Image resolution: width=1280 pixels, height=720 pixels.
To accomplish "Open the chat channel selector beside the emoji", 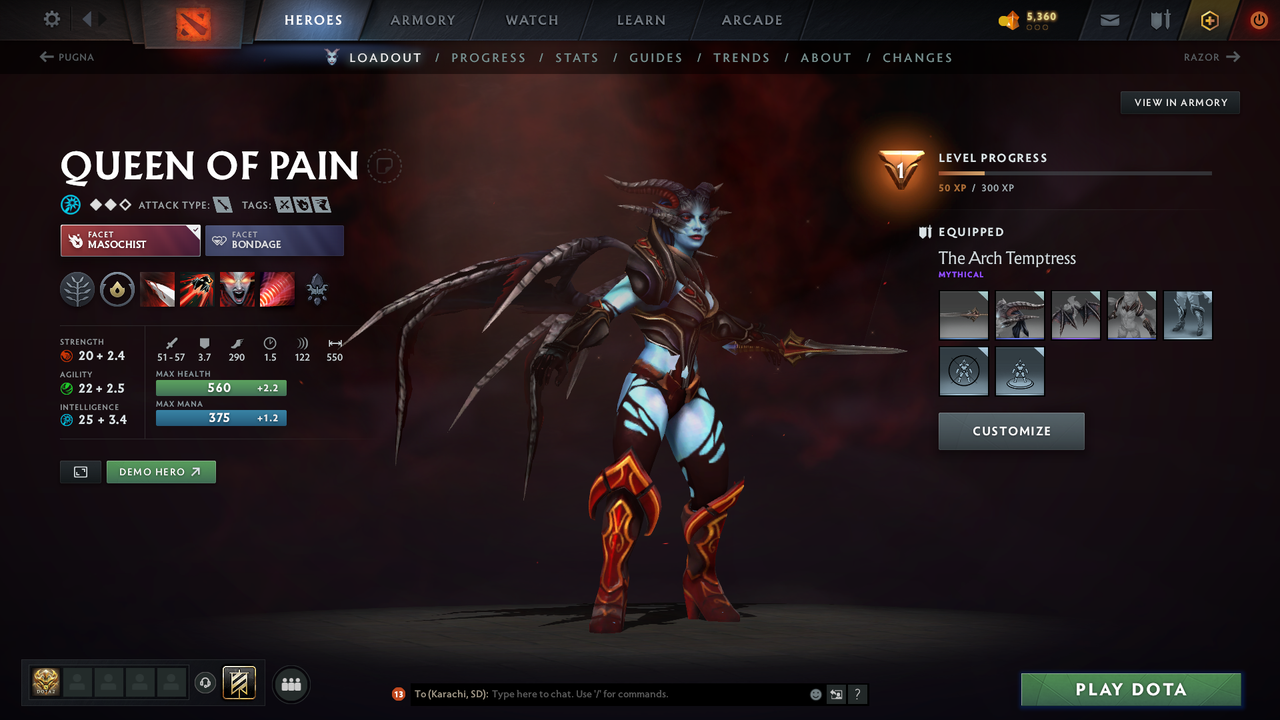I will click(835, 693).
